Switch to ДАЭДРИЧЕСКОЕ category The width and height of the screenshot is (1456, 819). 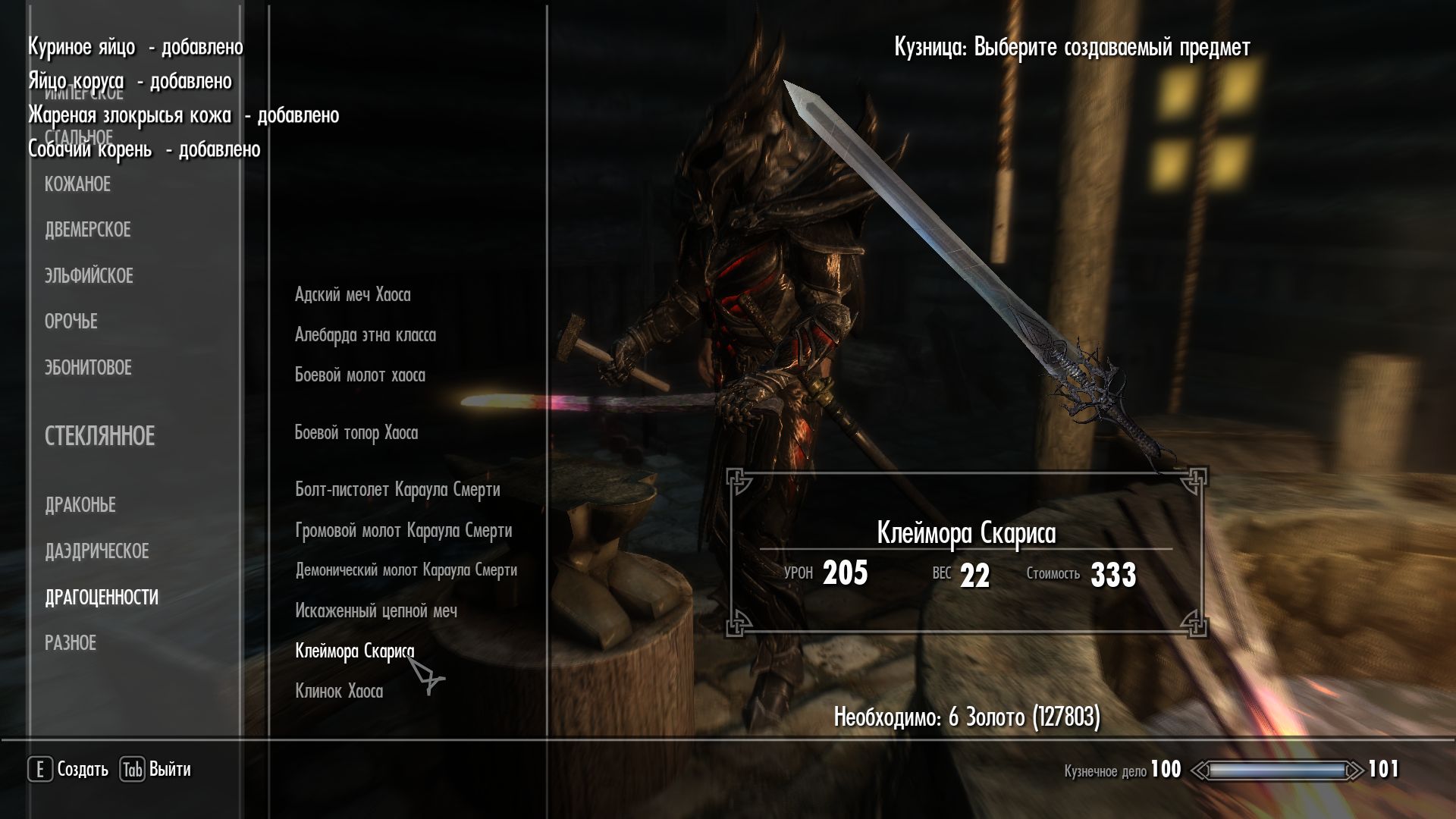click(96, 551)
